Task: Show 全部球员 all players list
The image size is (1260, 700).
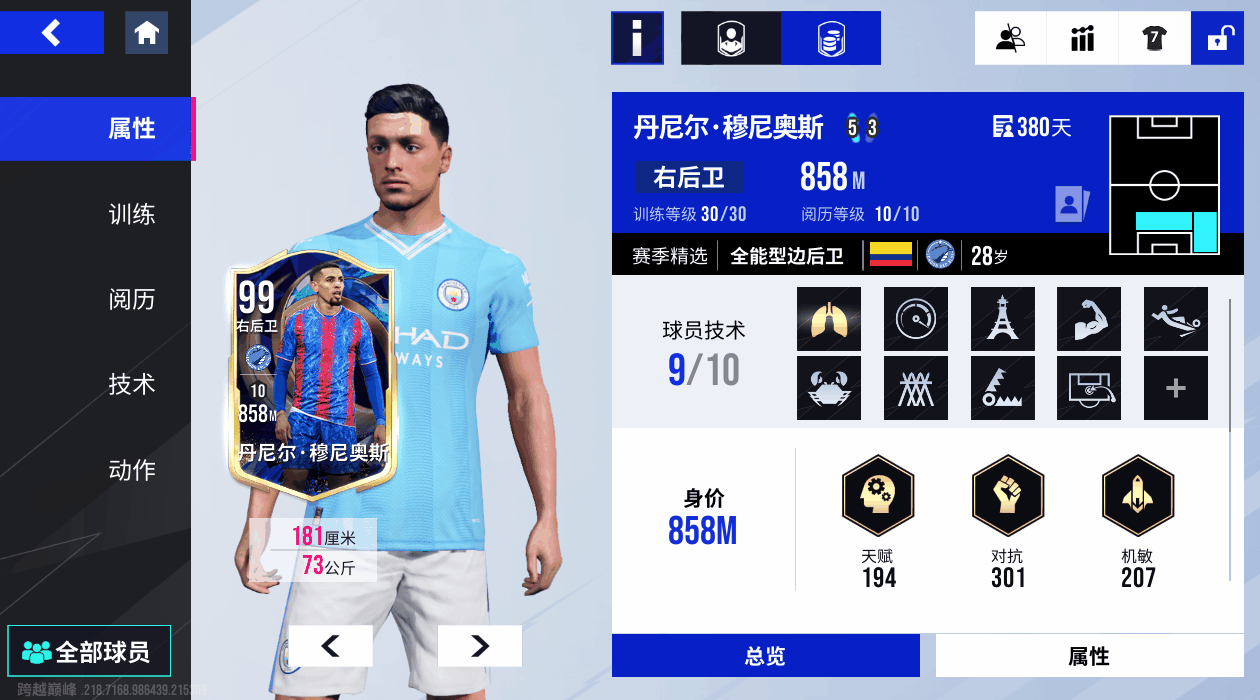Action: (89, 652)
